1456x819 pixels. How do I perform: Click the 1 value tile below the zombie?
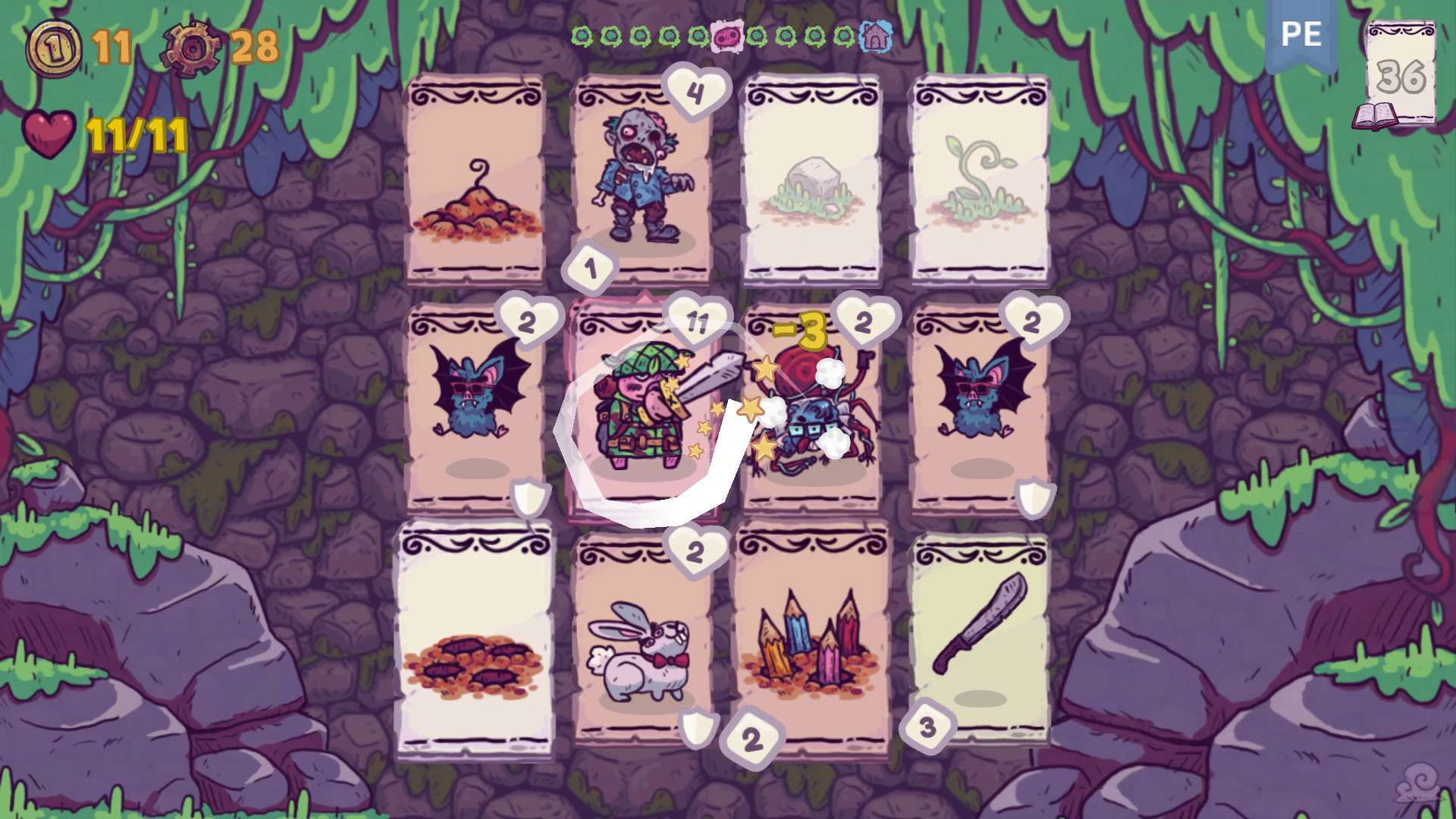point(589,268)
